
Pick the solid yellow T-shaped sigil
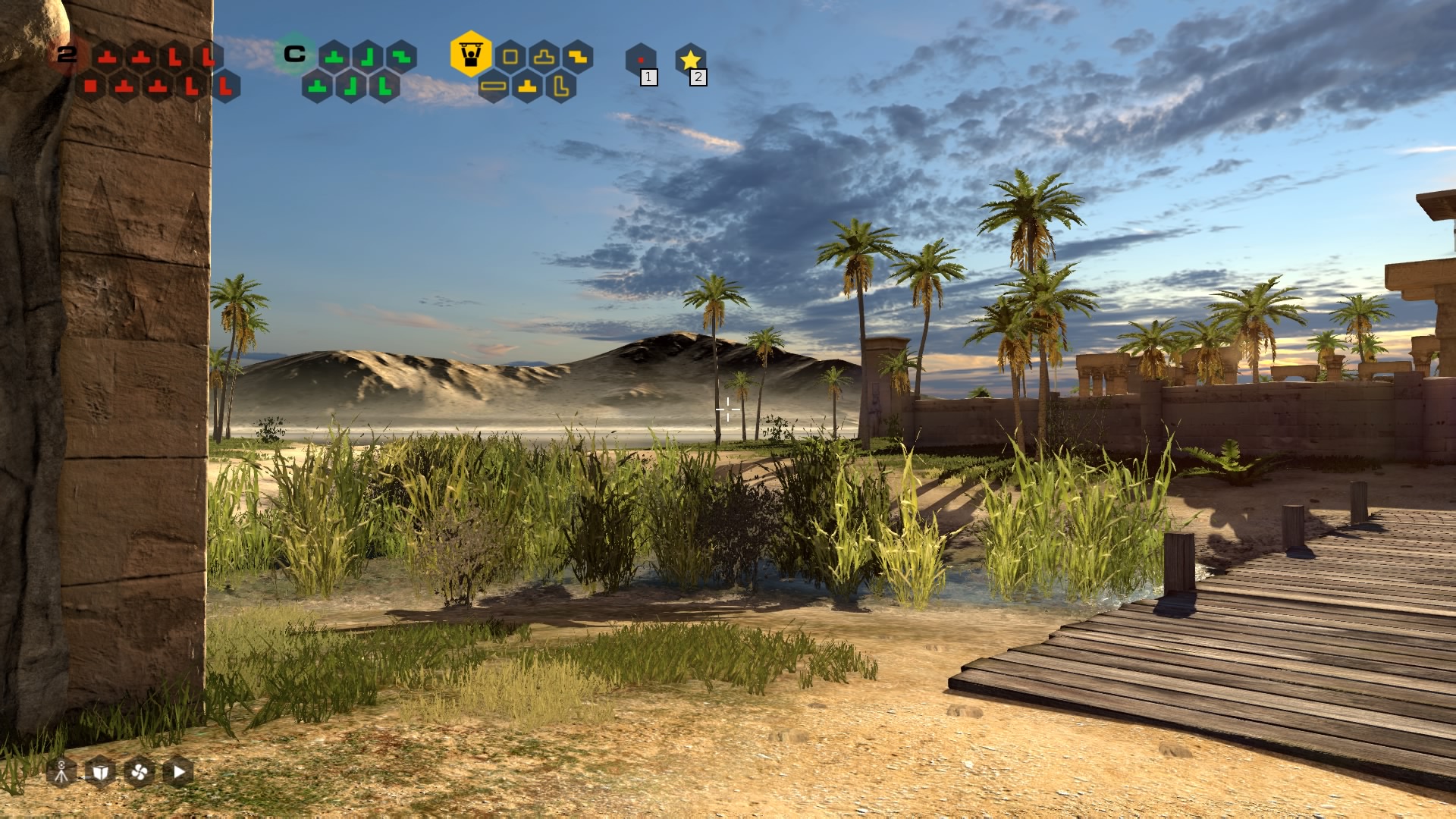click(x=527, y=86)
